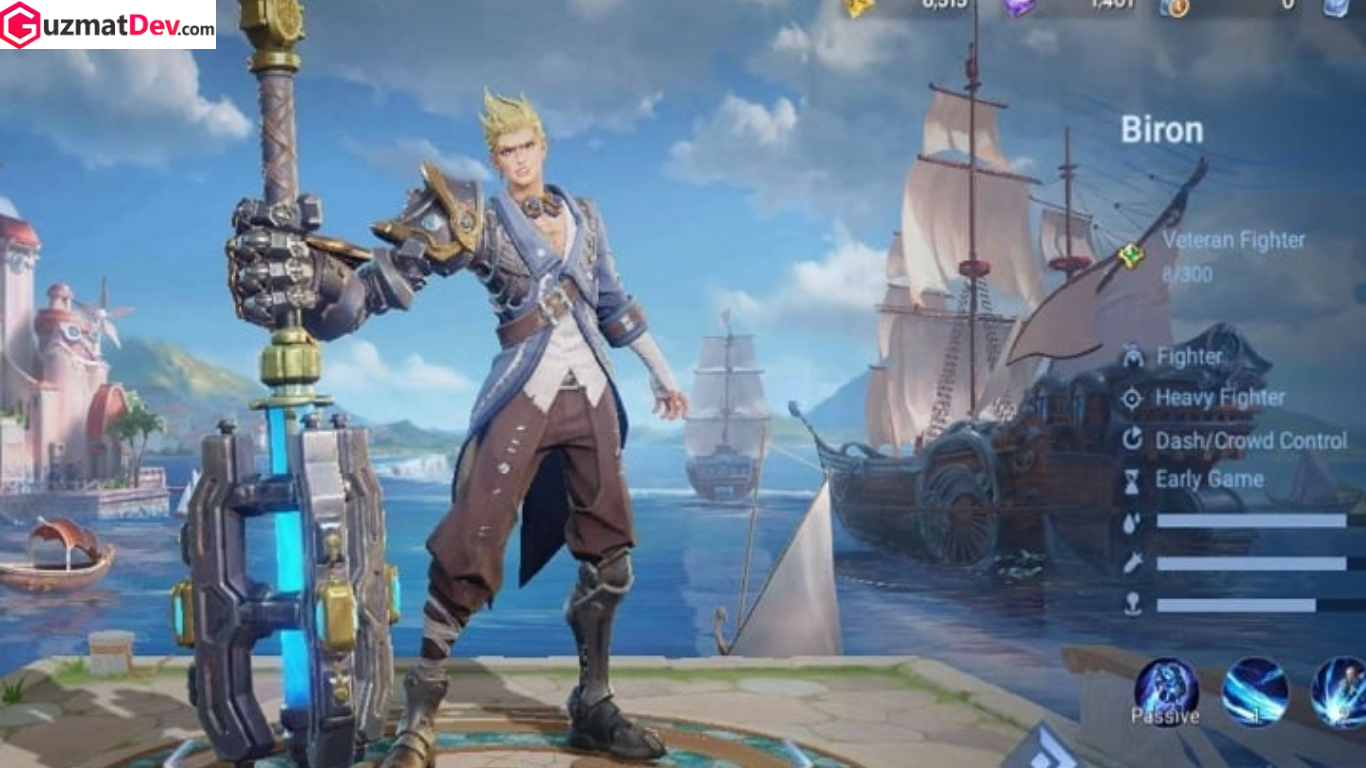View Biron's Passive skill icon
Image resolution: width=1366 pixels, height=768 pixels.
point(1166,691)
